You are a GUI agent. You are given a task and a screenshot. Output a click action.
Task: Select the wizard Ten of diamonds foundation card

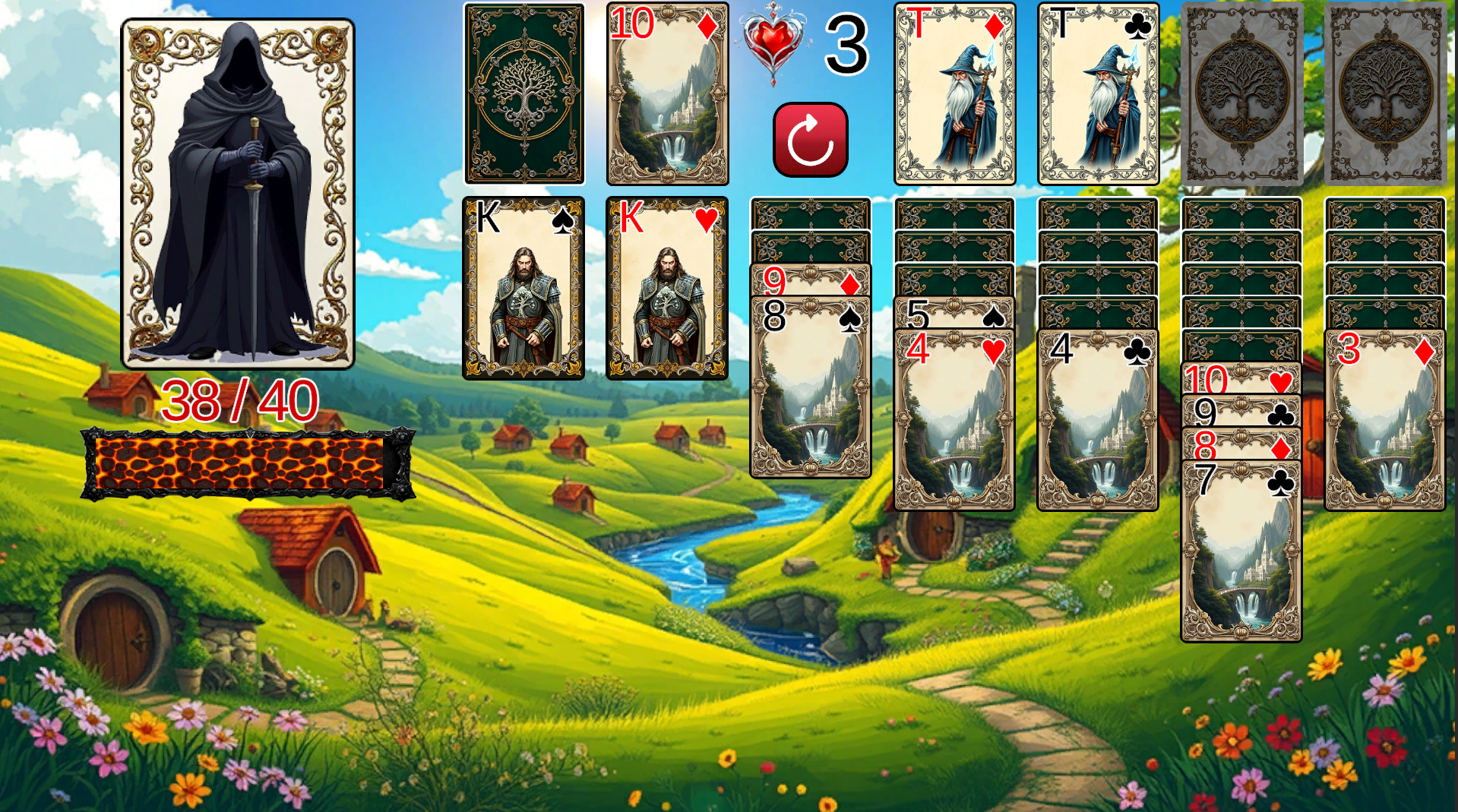pyautogui.click(x=954, y=93)
